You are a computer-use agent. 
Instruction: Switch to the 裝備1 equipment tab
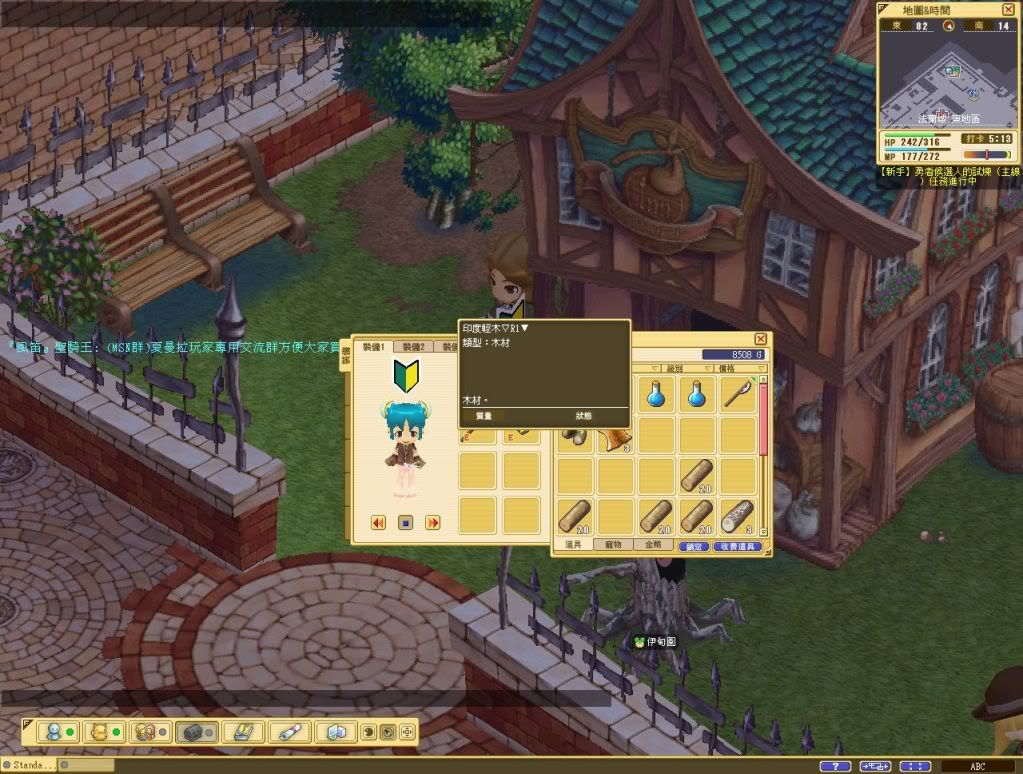click(374, 347)
